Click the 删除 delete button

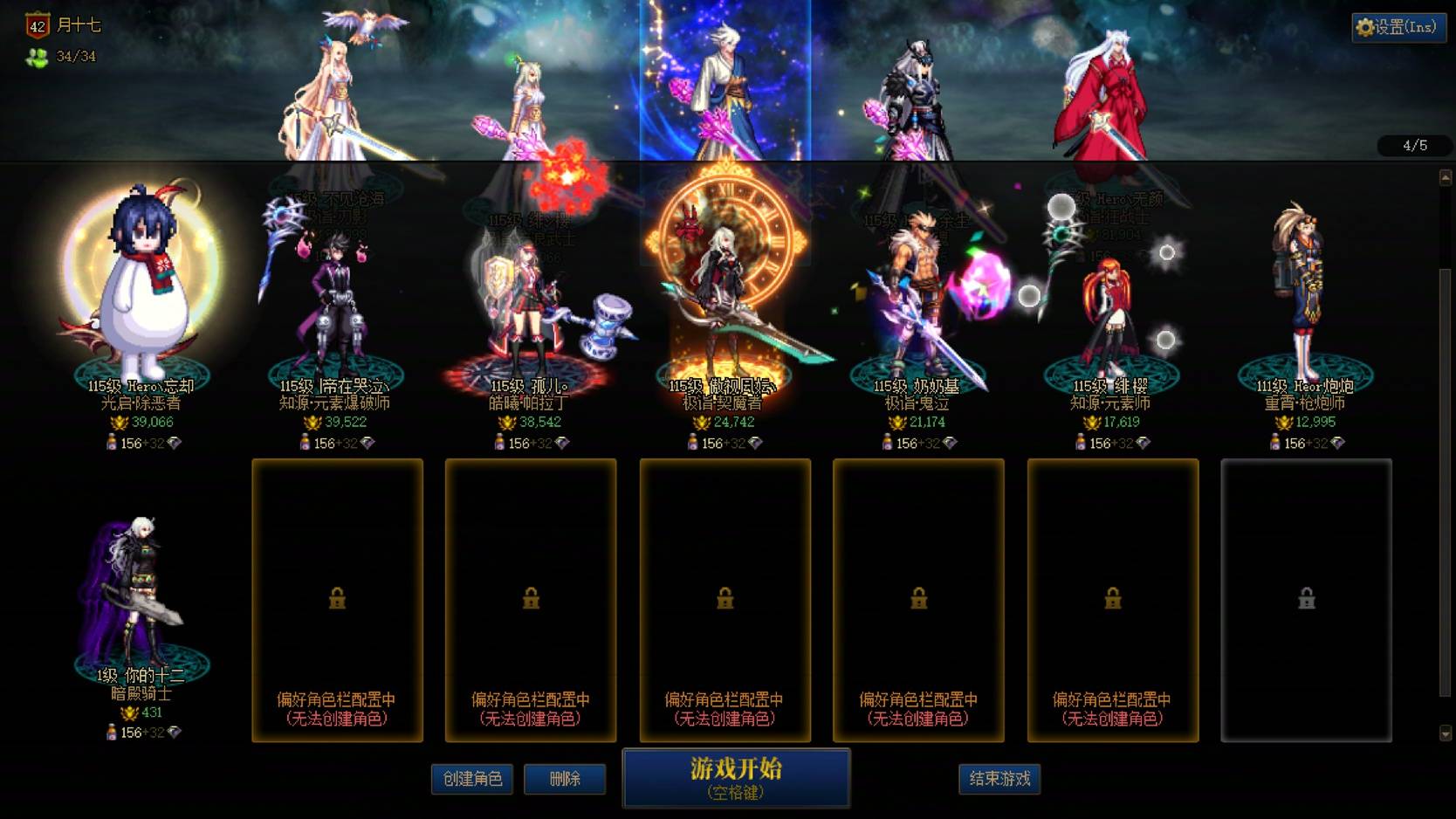tap(563, 780)
